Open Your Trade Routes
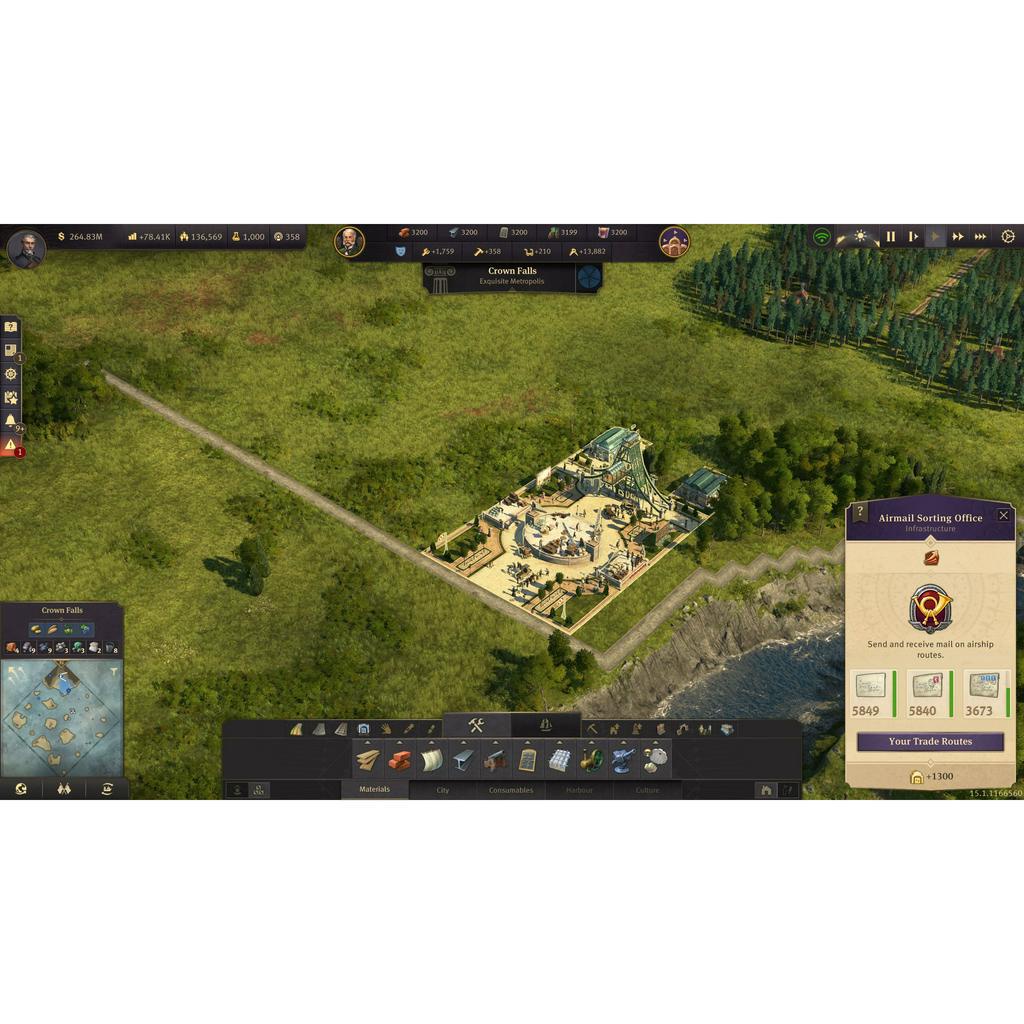The width and height of the screenshot is (1024, 1024). point(929,742)
